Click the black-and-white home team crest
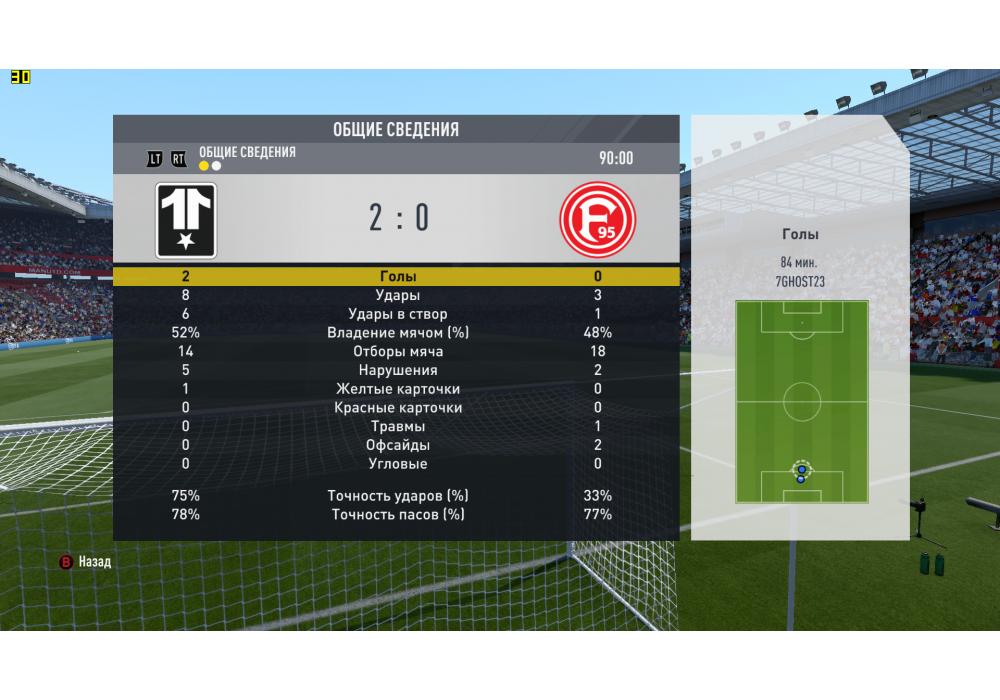The height and width of the screenshot is (700, 1000). (186, 220)
